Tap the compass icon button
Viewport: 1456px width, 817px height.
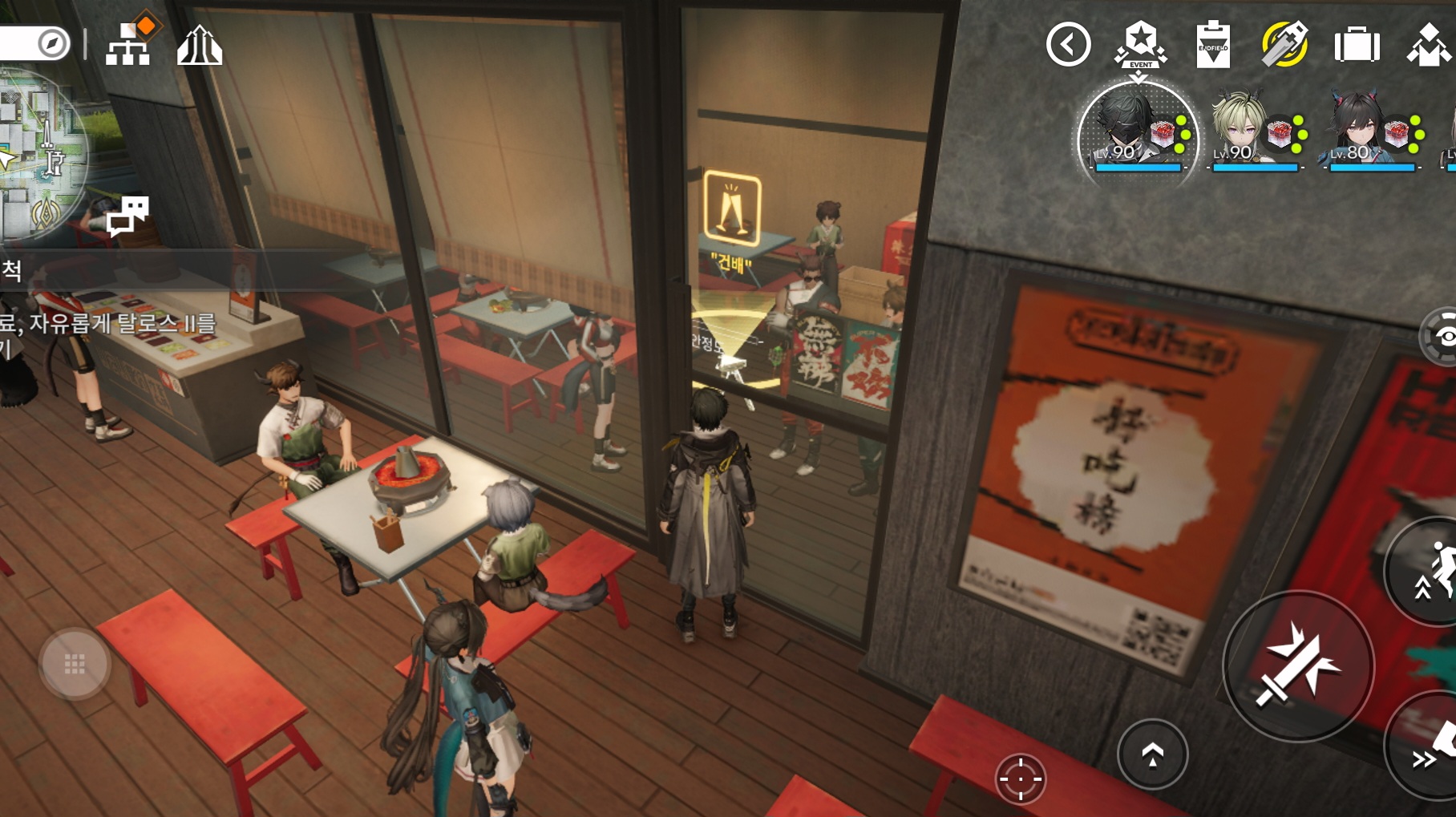tap(53, 43)
